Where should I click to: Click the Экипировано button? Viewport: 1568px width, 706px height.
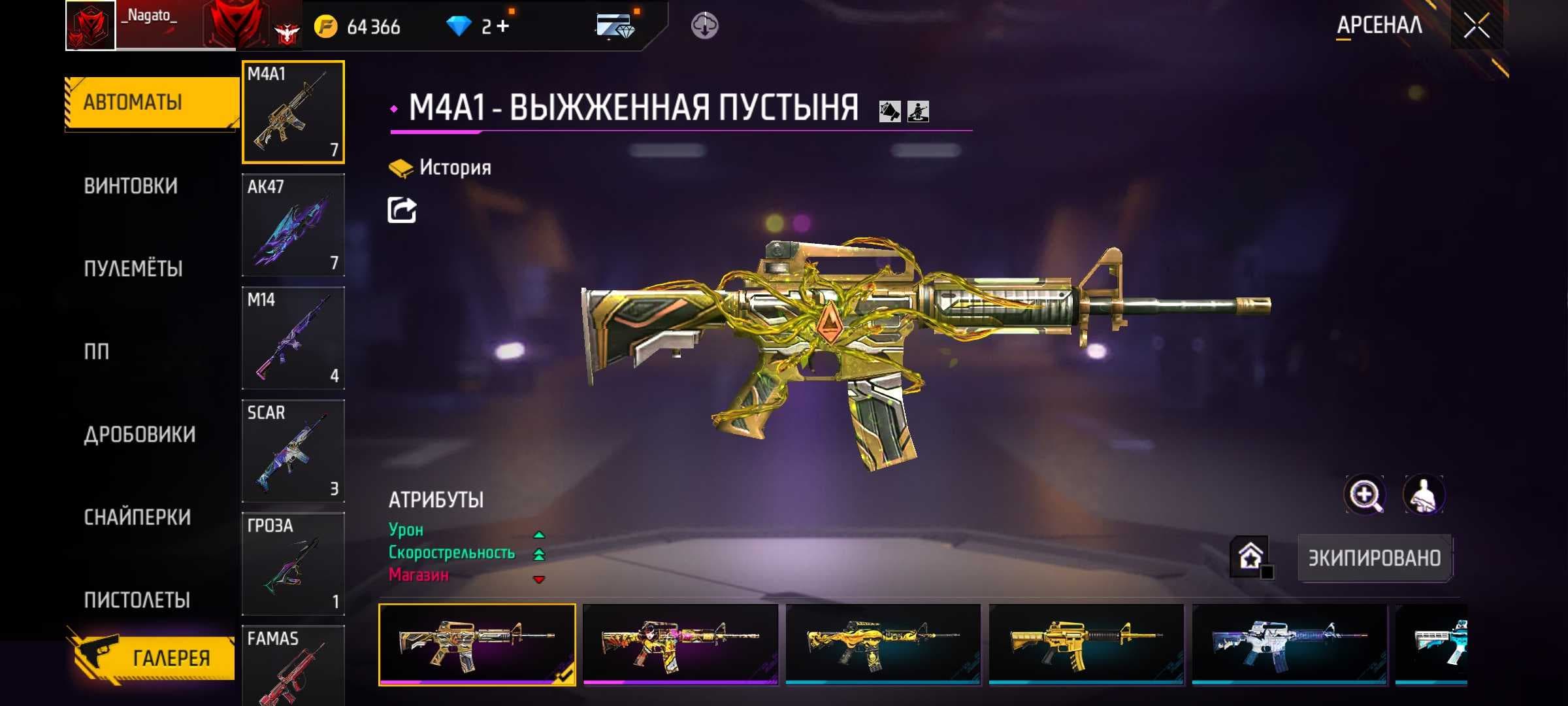[1374, 558]
